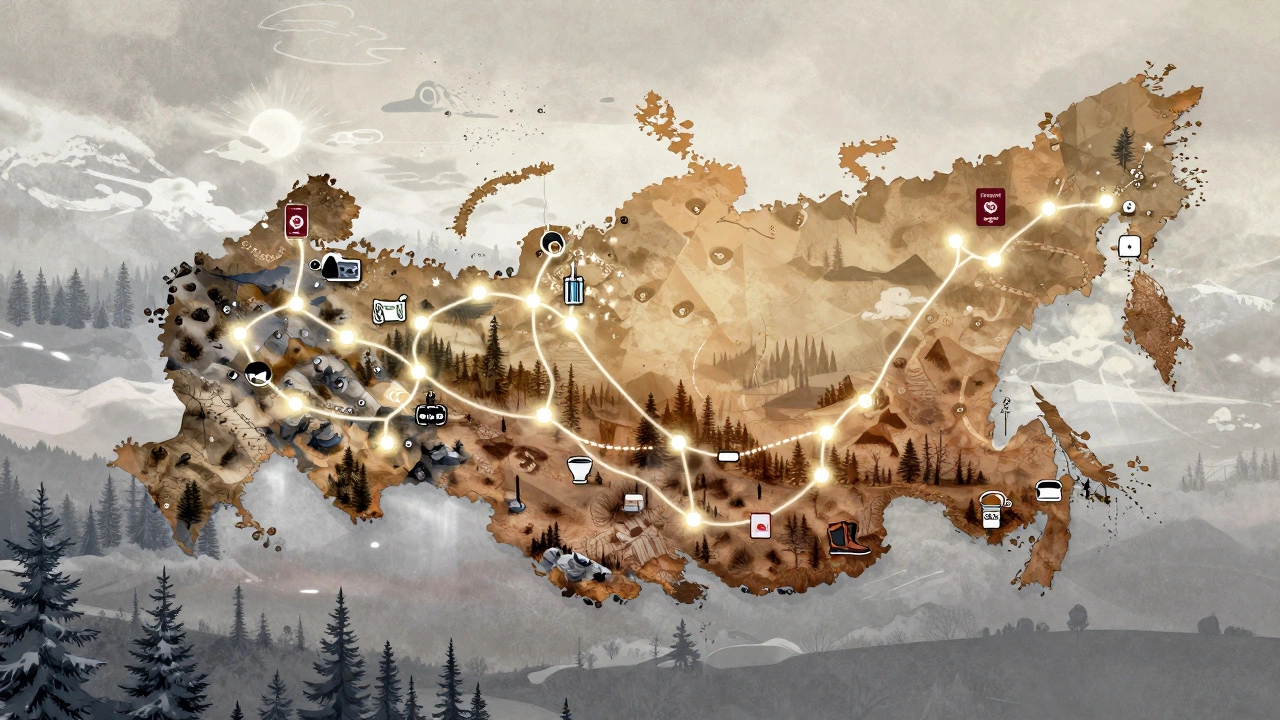The image size is (1280, 720).
Task: Select the white rectangular node on the dotted route
Action: click(728, 457)
